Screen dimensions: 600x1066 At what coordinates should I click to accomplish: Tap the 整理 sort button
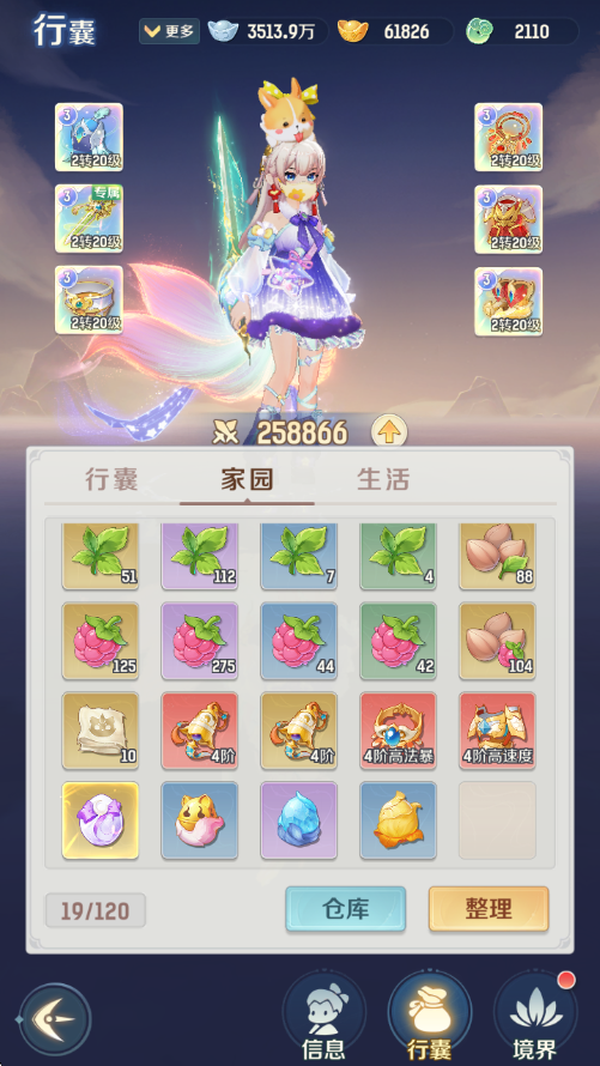(x=488, y=909)
